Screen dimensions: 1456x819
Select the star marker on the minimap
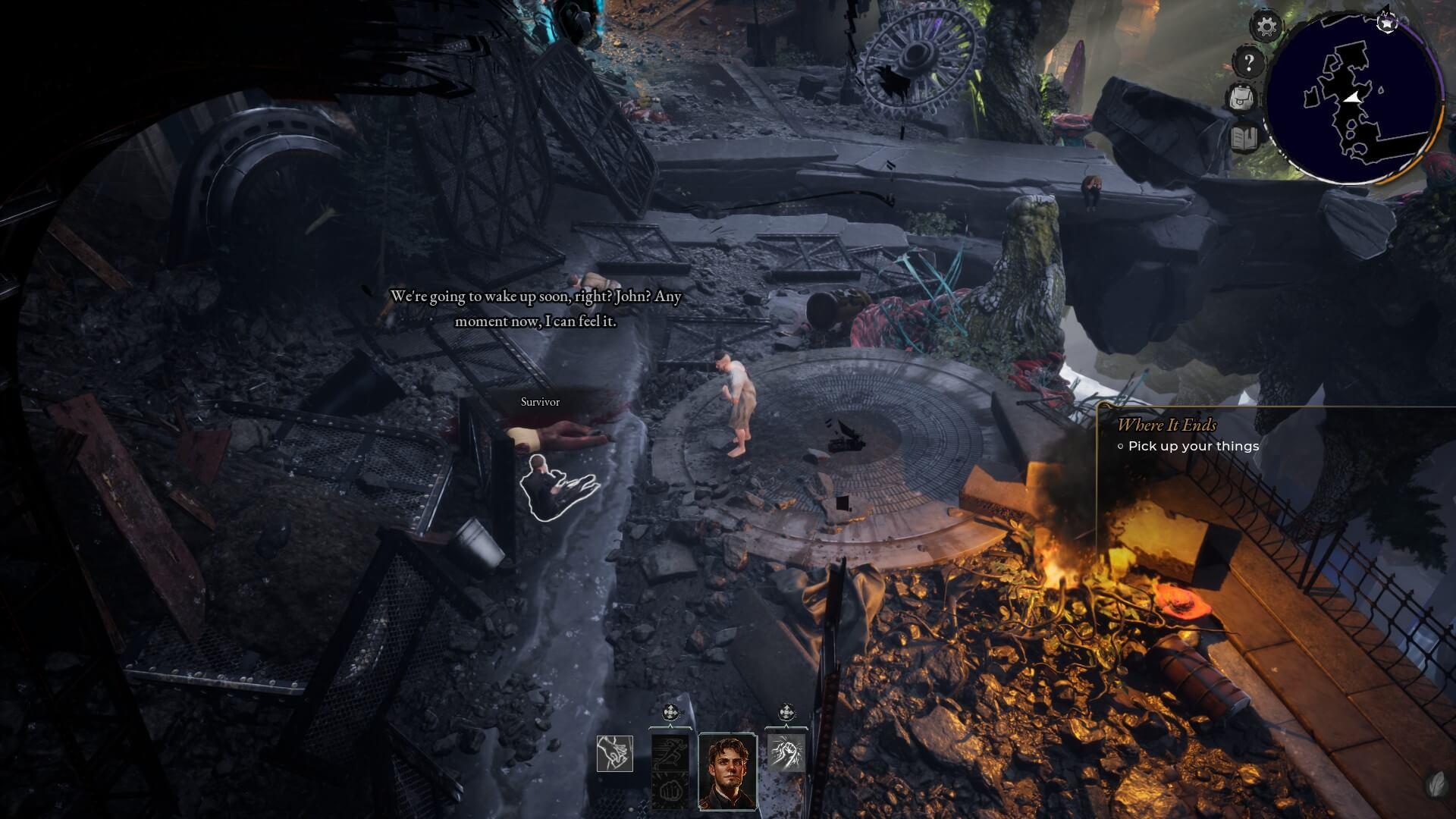1387,23
